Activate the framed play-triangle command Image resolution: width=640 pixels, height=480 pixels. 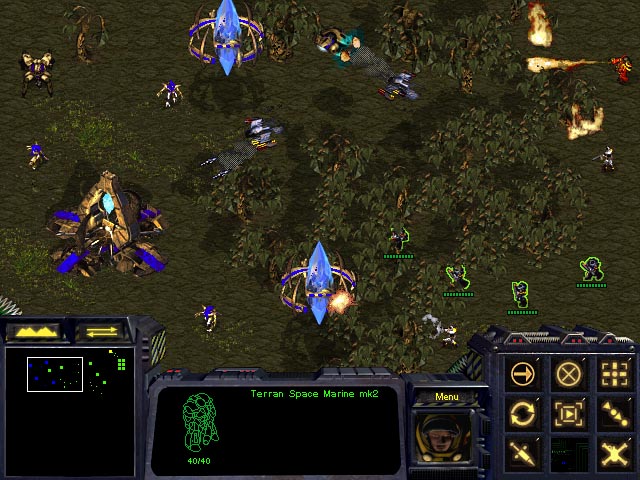(x=568, y=412)
